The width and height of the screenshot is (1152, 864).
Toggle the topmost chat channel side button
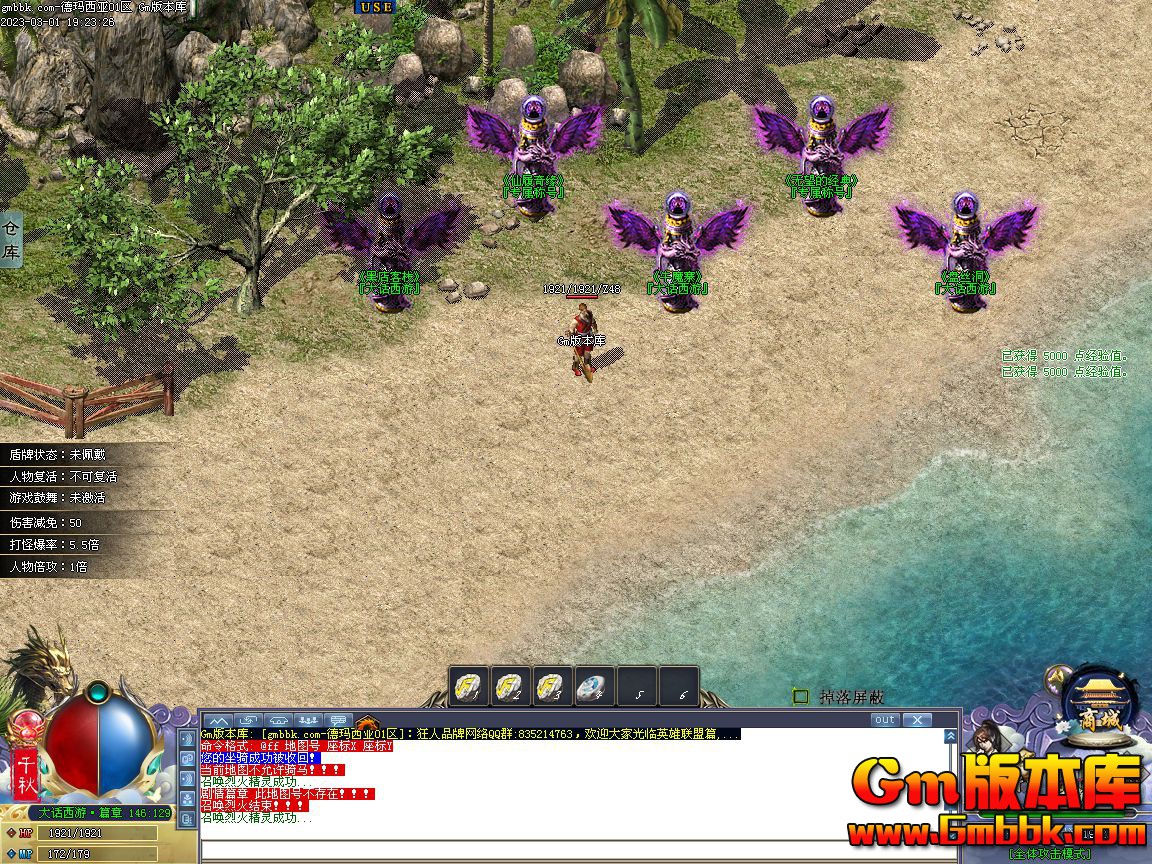tap(187, 739)
